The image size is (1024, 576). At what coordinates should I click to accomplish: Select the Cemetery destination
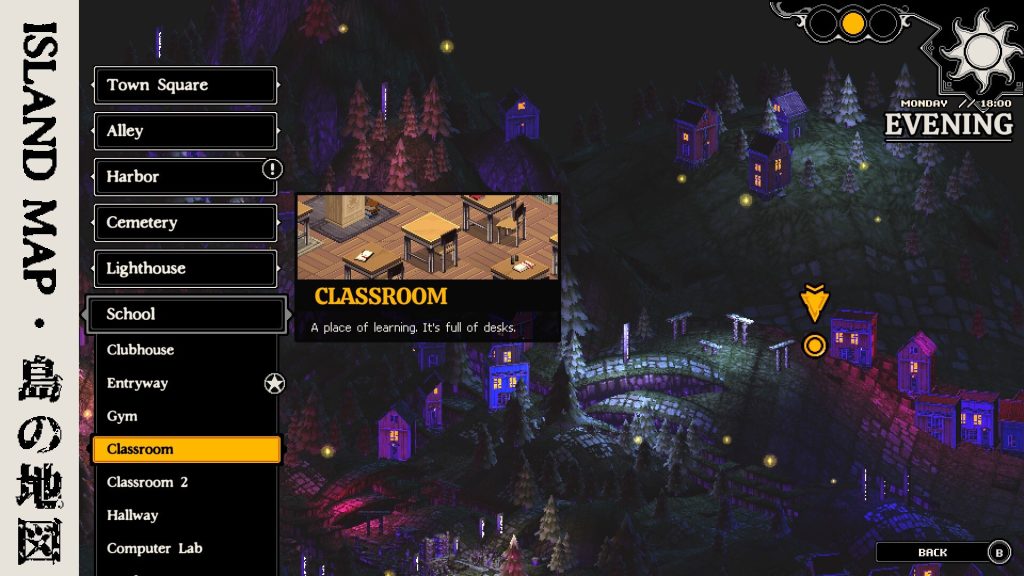(185, 223)
